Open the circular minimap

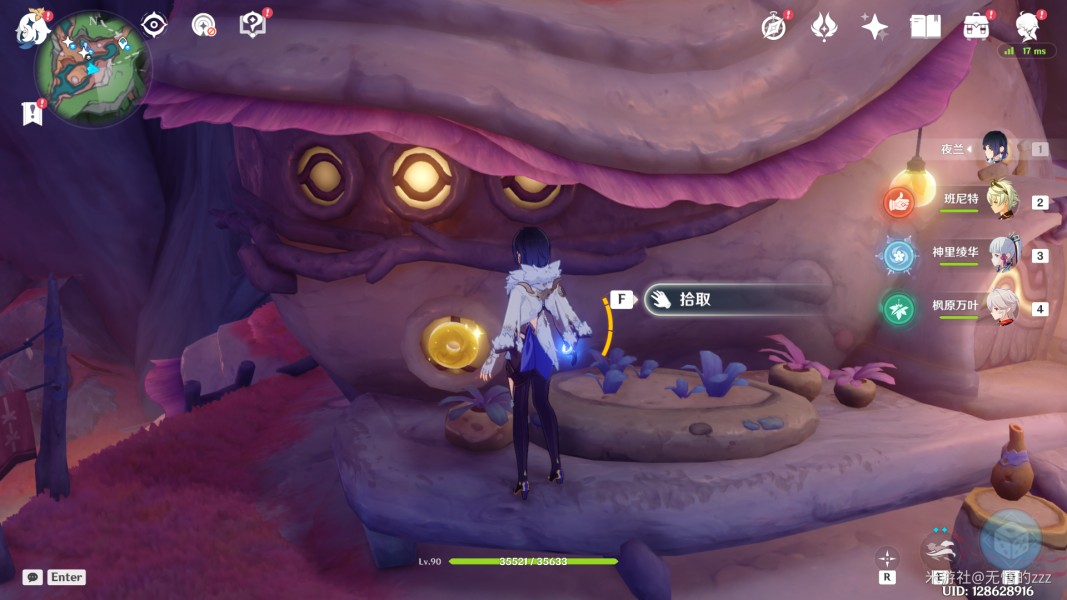92,69
